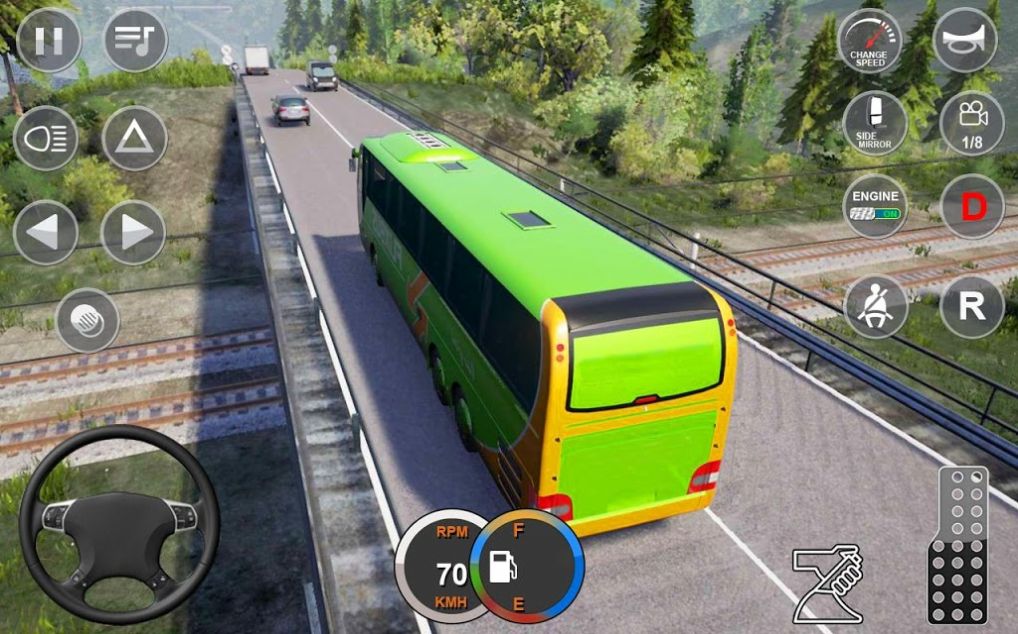This screenshot has width=1018, height=634.
Task: Toggle the Side Mirror view
Action: pos(874,123)
